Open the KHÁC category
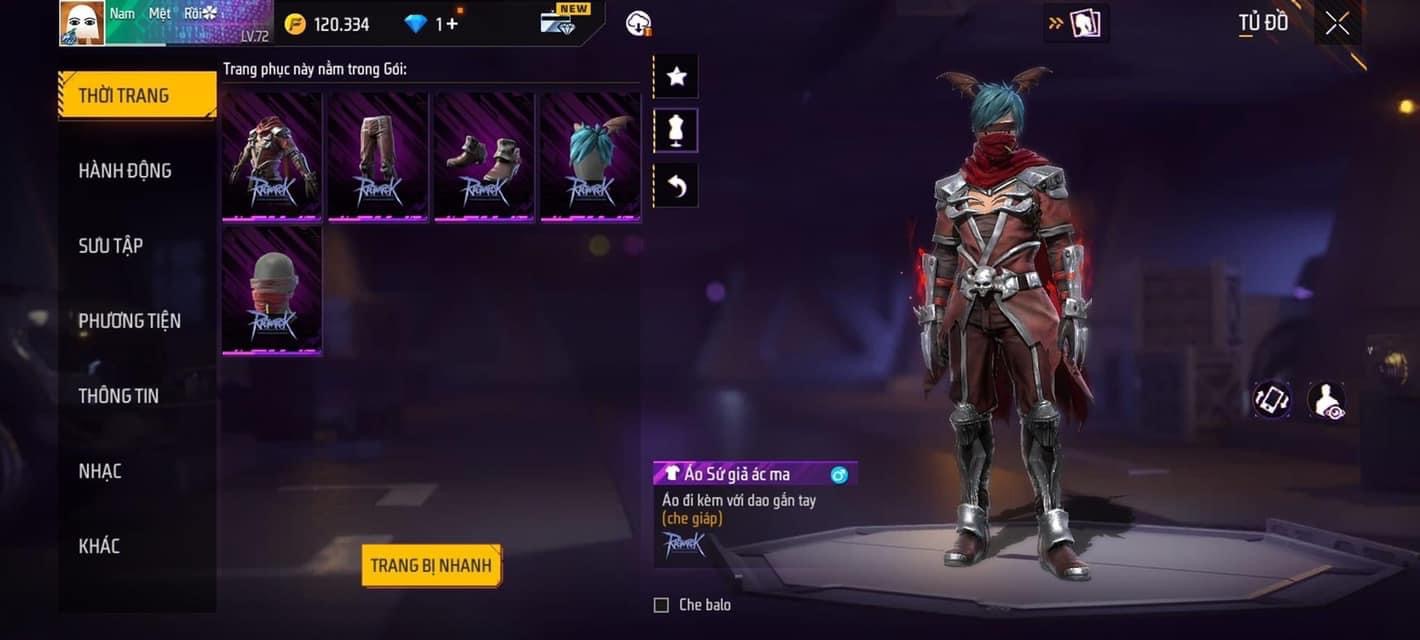Image resolution: width=1420 pixels, height=640 pixels. pos(99,546)
